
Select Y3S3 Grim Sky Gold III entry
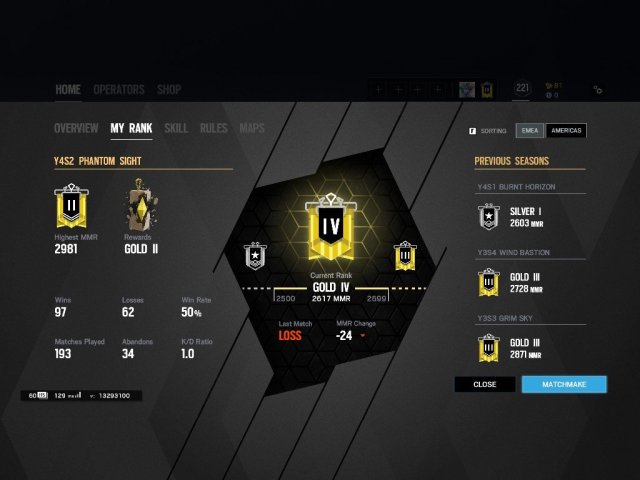[528, 348]
